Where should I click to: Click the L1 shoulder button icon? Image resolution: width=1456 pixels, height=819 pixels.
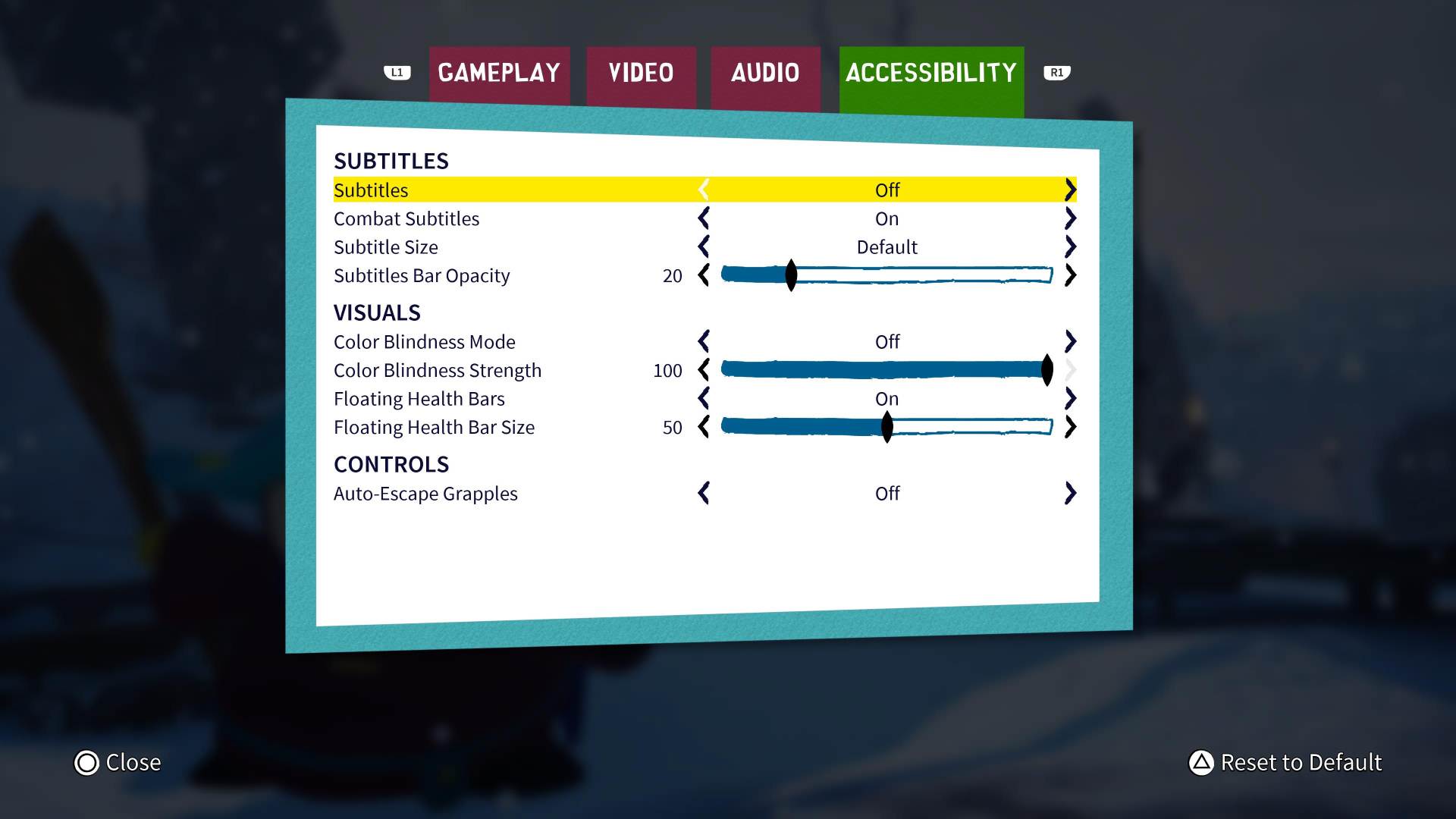(397, 73)
